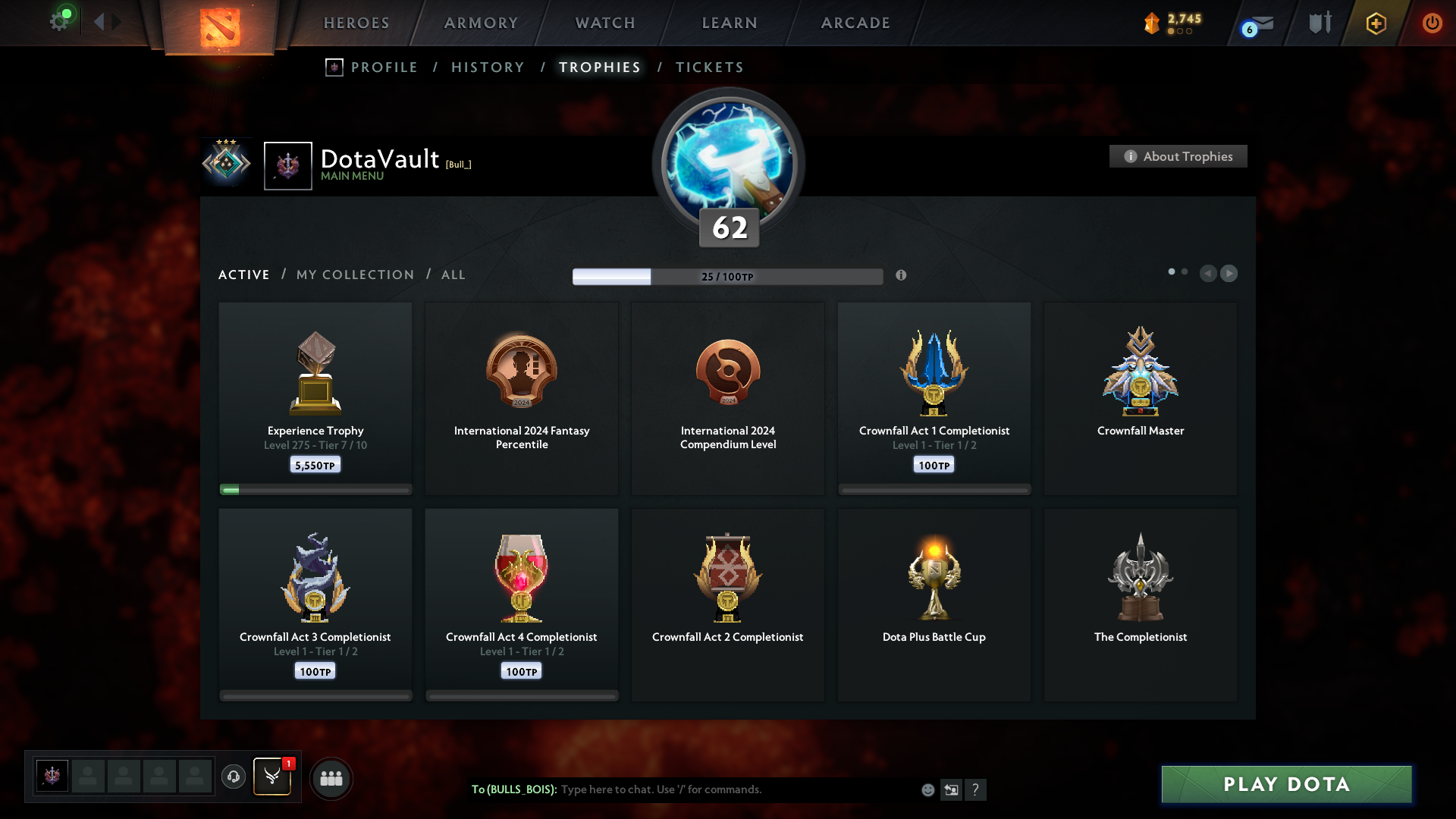Show All trophies
1456x819 pixels.
pos(453,275)
